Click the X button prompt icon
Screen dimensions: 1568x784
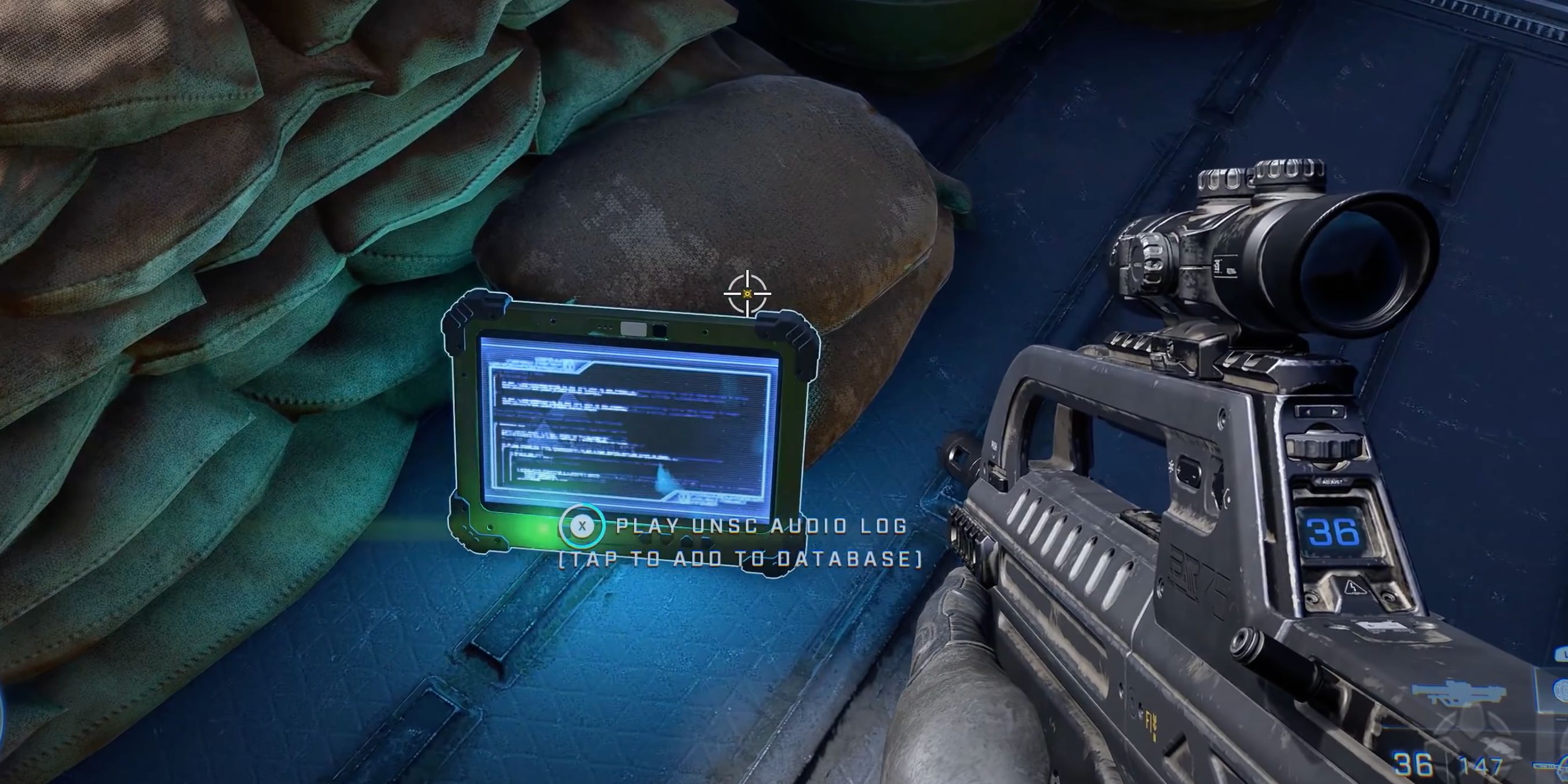pyautogui.click(x=584, y=527)
